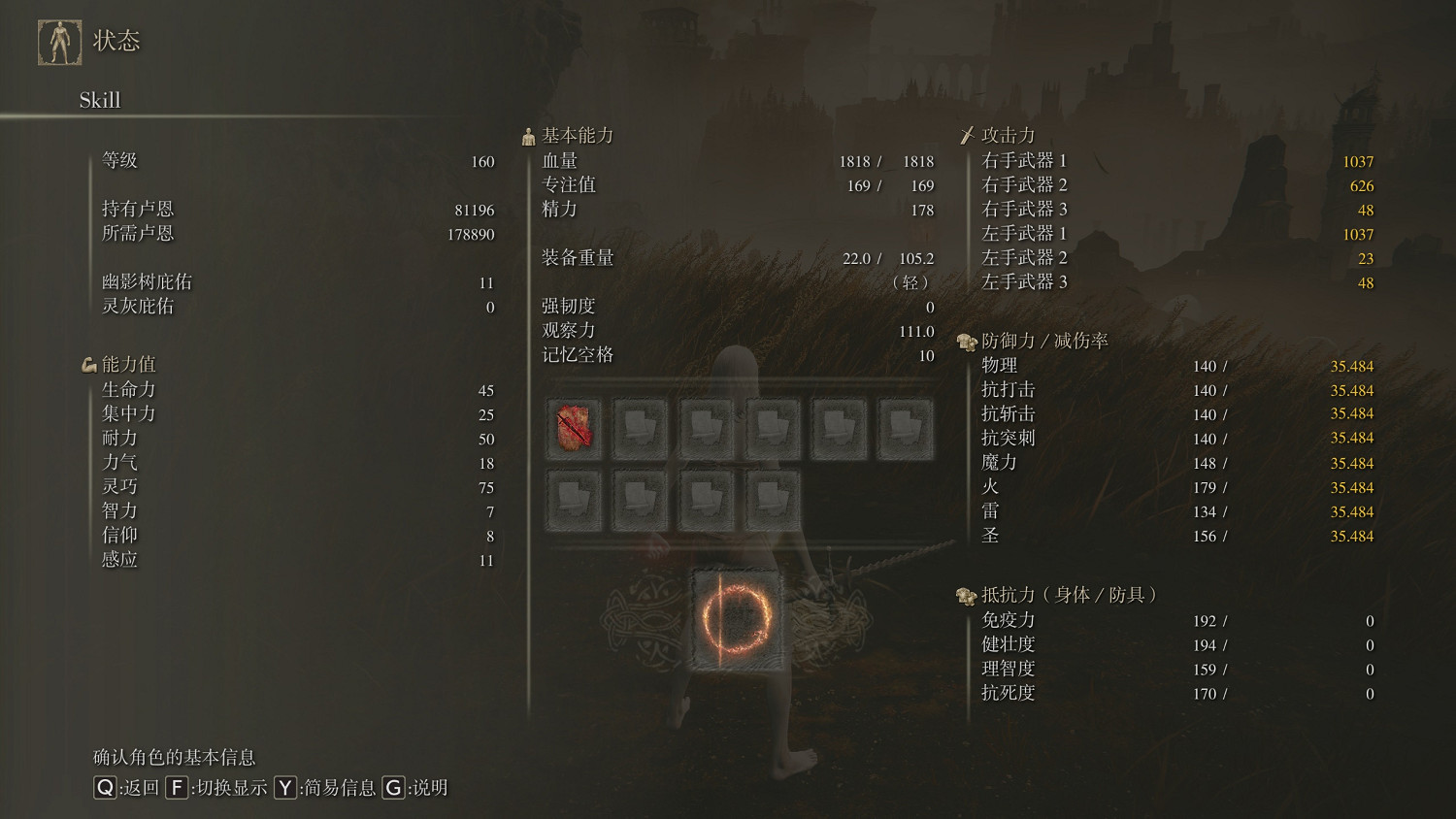Viewport: 1456px width, 819px height.
Task: Switch to the Skill tab
Action: click(99, 100)
